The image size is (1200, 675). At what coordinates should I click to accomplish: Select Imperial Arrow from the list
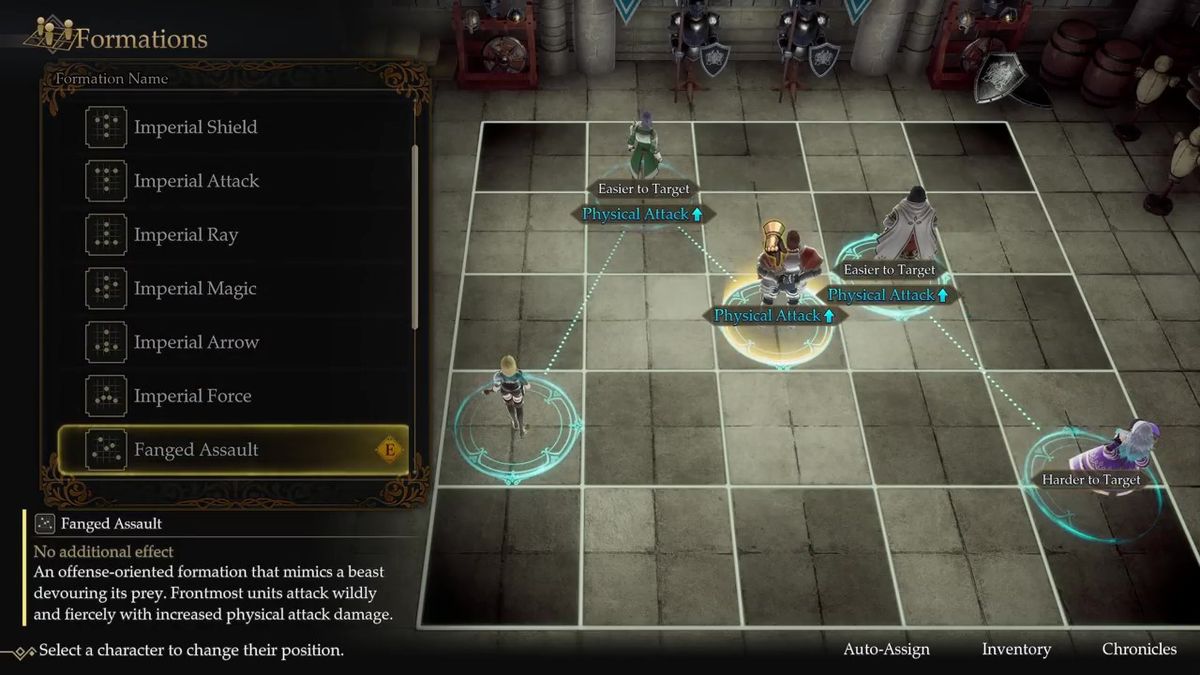(196, 342)
